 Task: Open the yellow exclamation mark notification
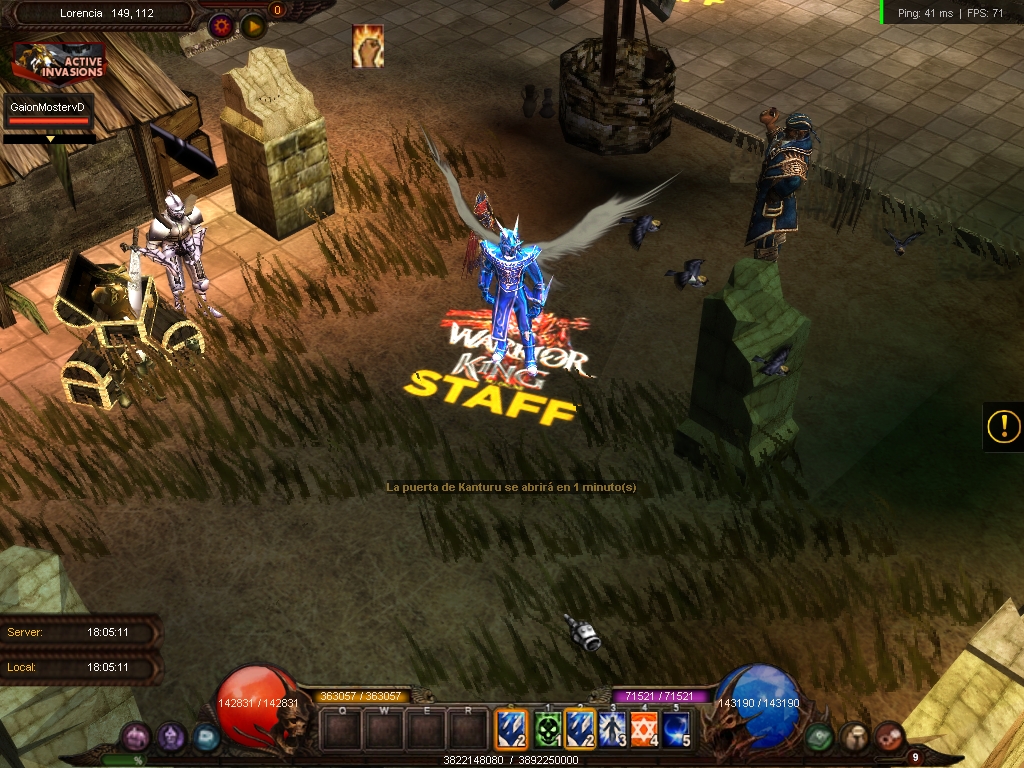tap(1003, 427)
